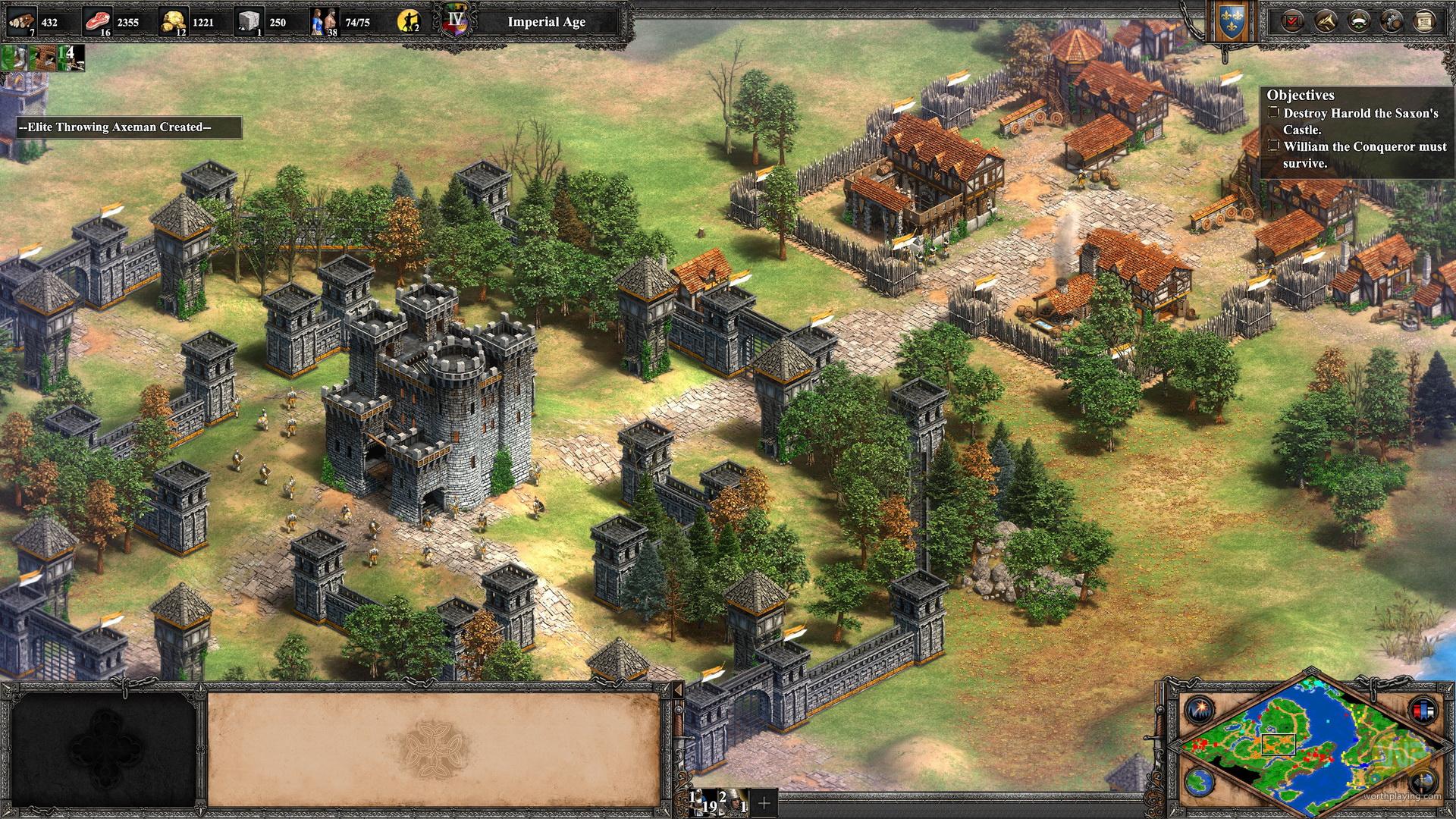Click the first queue icon under resources

pyautogui.click(x=14, y=58)
